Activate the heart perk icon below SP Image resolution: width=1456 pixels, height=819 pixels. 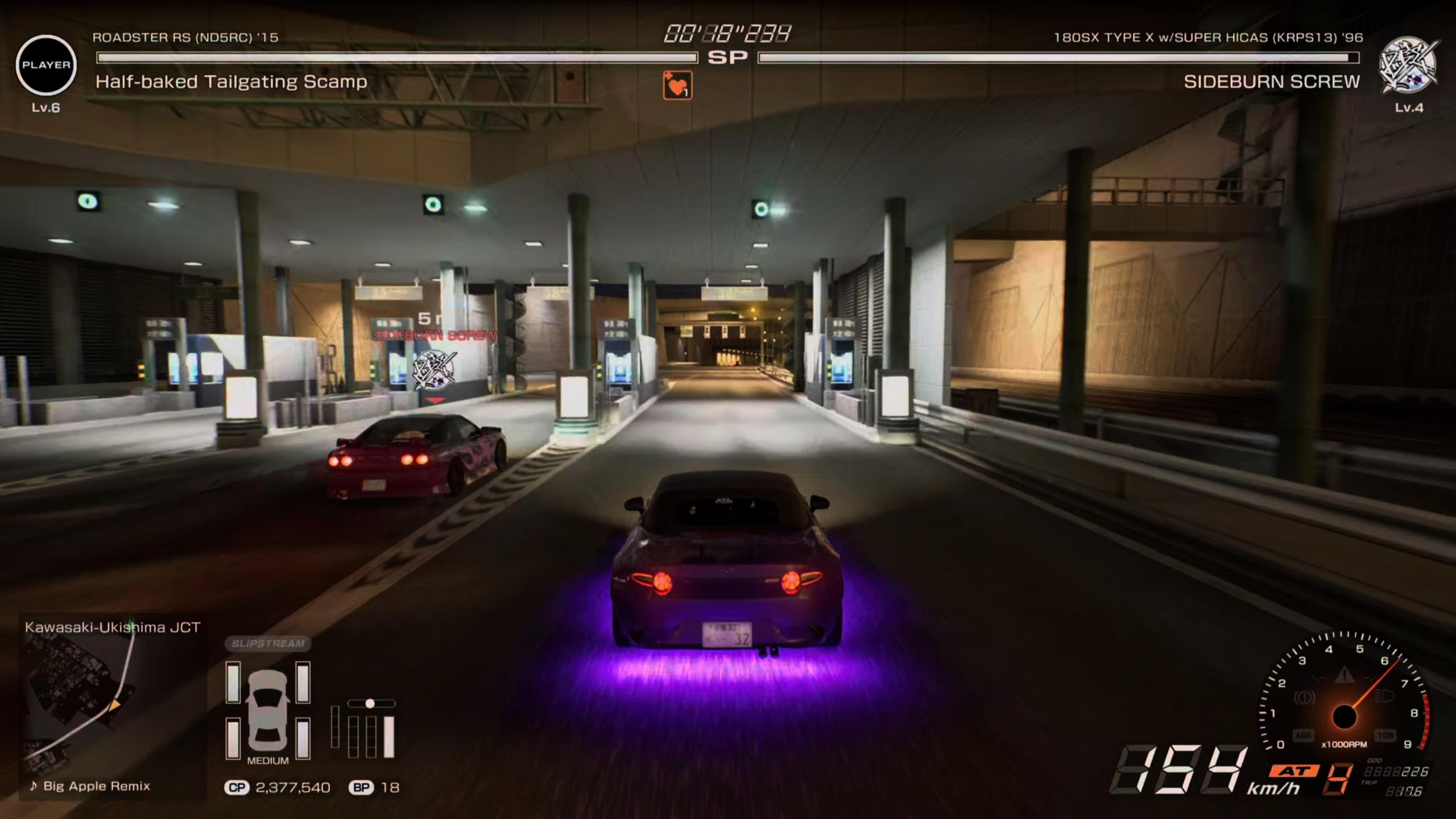click(677, 85)
